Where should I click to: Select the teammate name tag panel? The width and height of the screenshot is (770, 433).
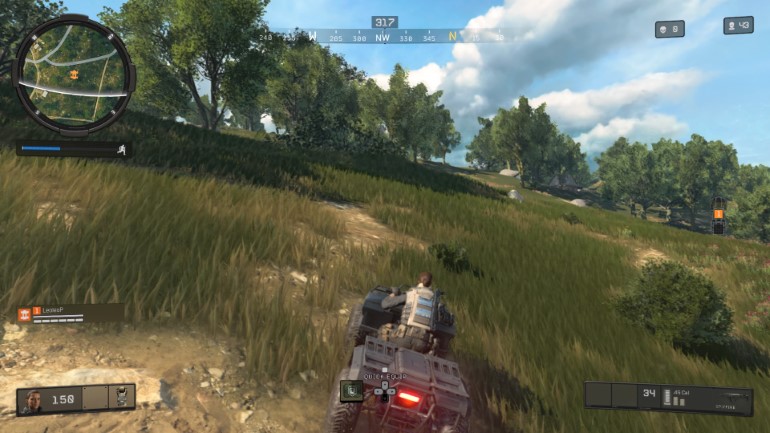coord(70,313)
